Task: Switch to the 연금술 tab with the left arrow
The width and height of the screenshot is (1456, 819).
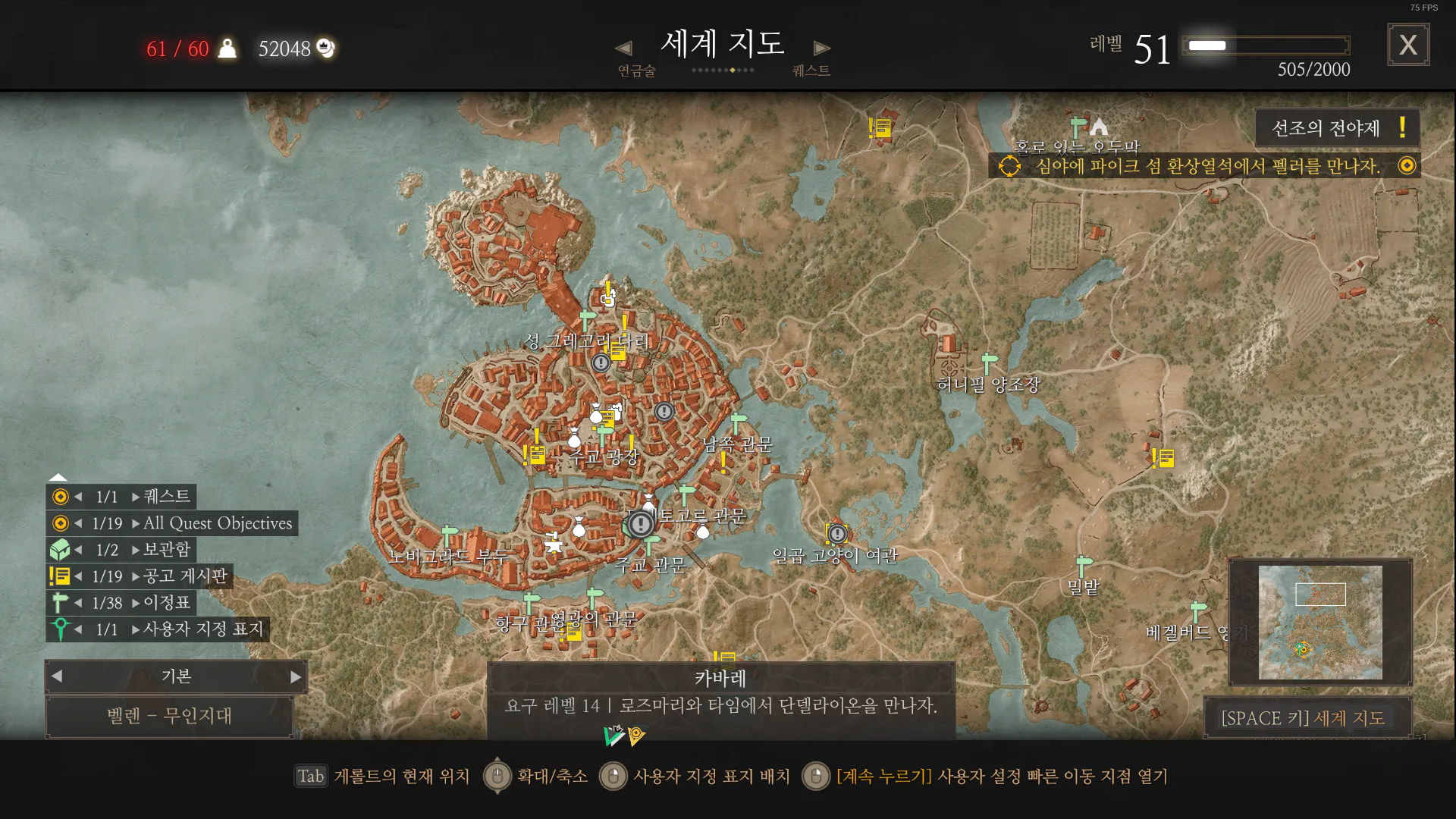Action: pos(623,49)
